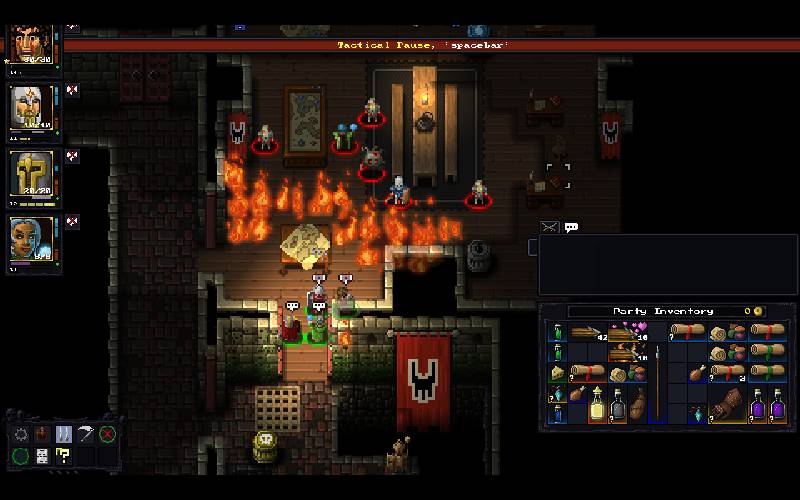Open help with the yellow question mark
Viewport: 800px width, 500px height.
click(x=64, y=456)
